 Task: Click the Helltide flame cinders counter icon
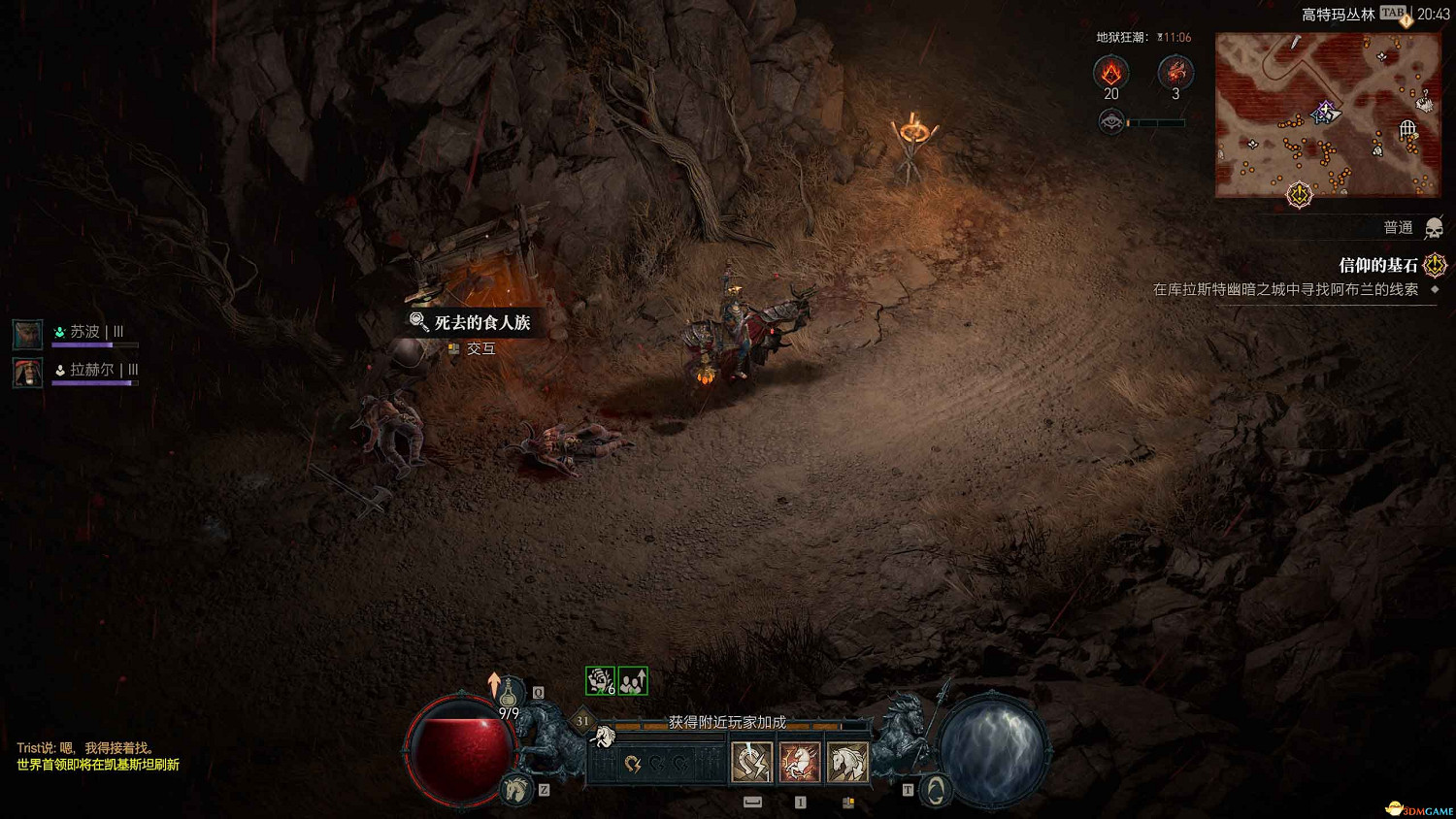click(x=1110, y=72)
